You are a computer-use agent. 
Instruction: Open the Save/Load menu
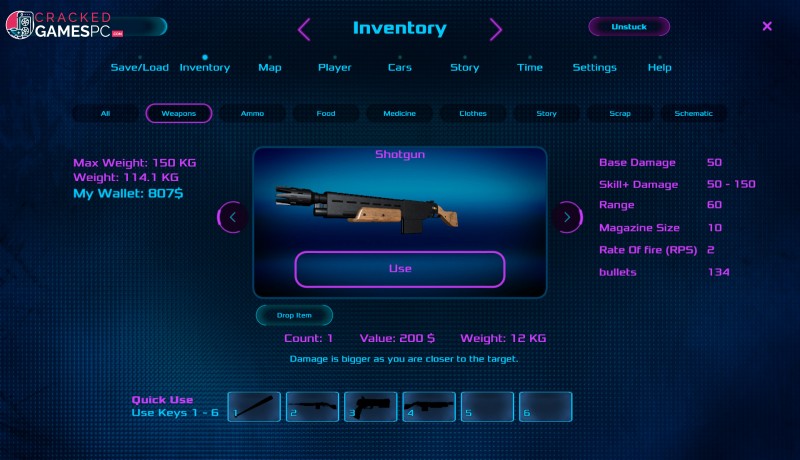(x=139, y=67)
